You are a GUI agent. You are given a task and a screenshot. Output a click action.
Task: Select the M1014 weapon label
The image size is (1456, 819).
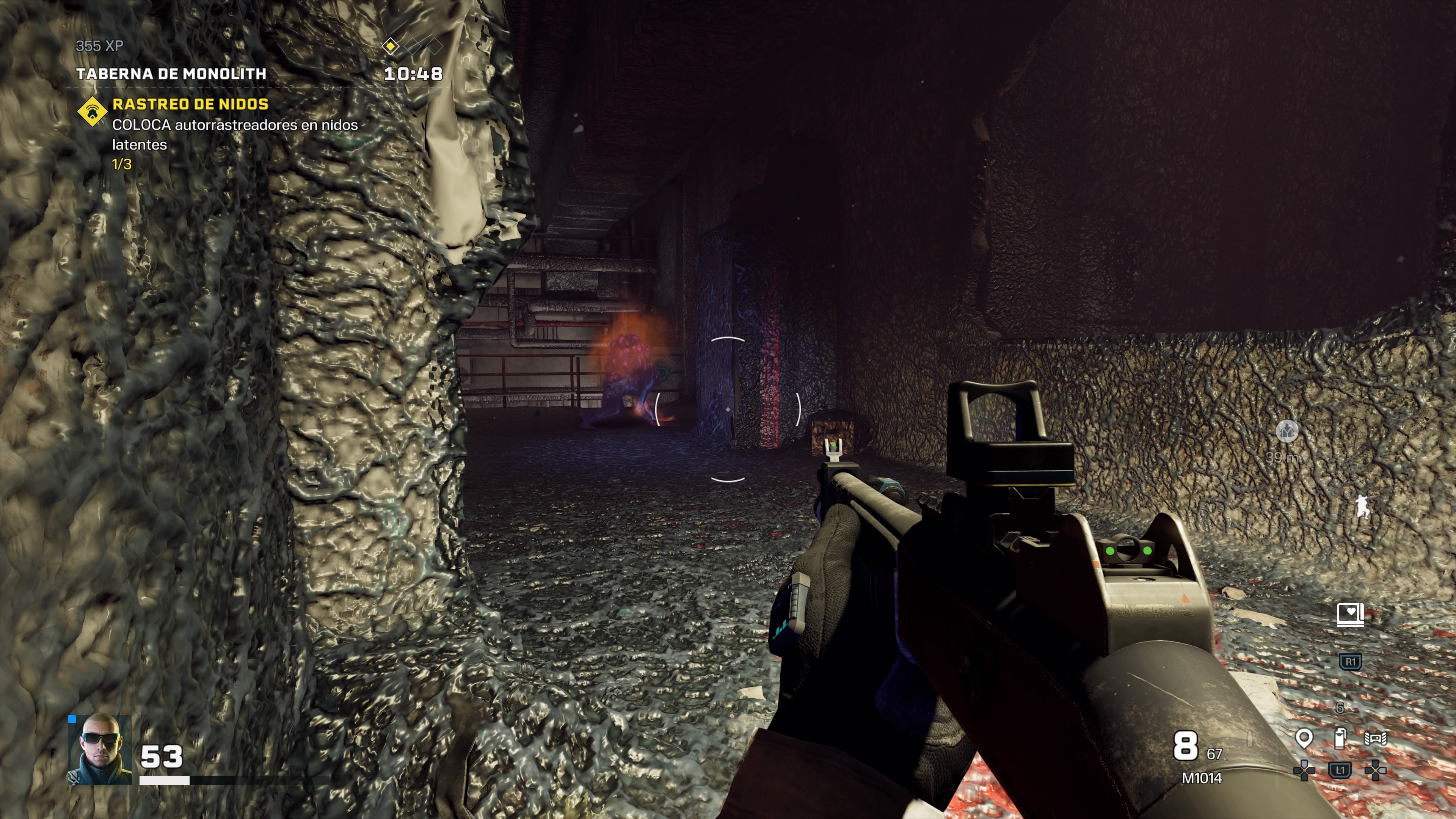pos(1202,778)
